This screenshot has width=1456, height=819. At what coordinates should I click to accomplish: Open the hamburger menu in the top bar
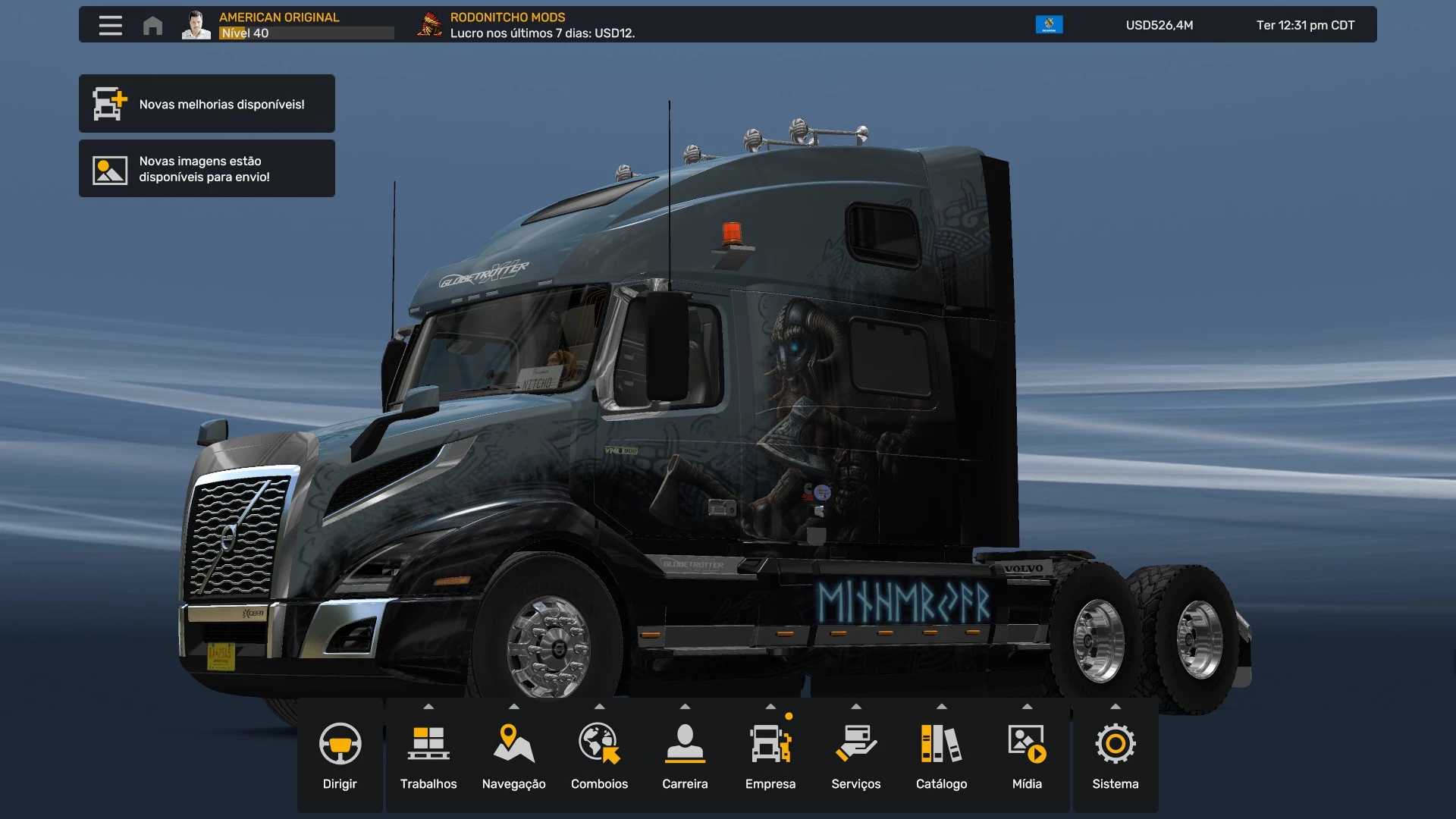(110, 25)
